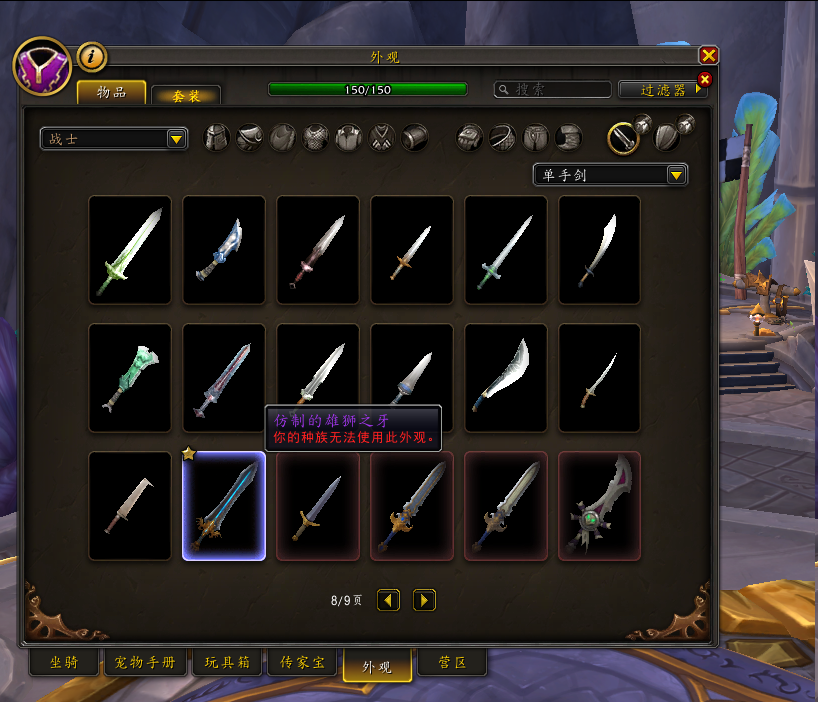Screen dimensions: 818x702
Task: Select the main-hand weapon slot icon
Action: click(624, 138)
